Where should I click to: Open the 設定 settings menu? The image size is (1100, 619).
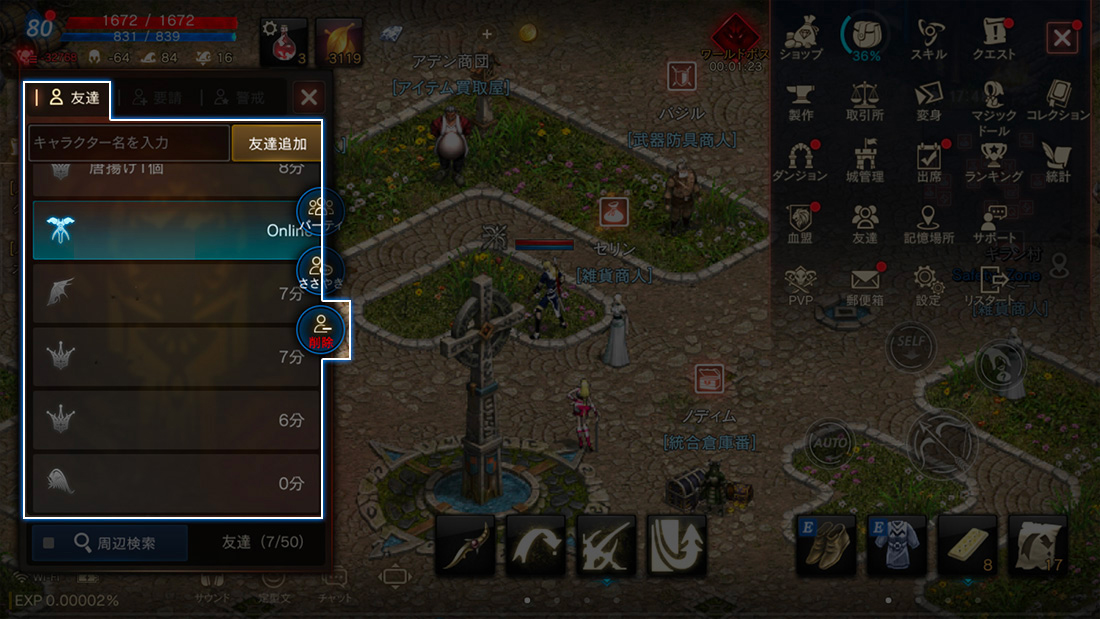[928, 285]
